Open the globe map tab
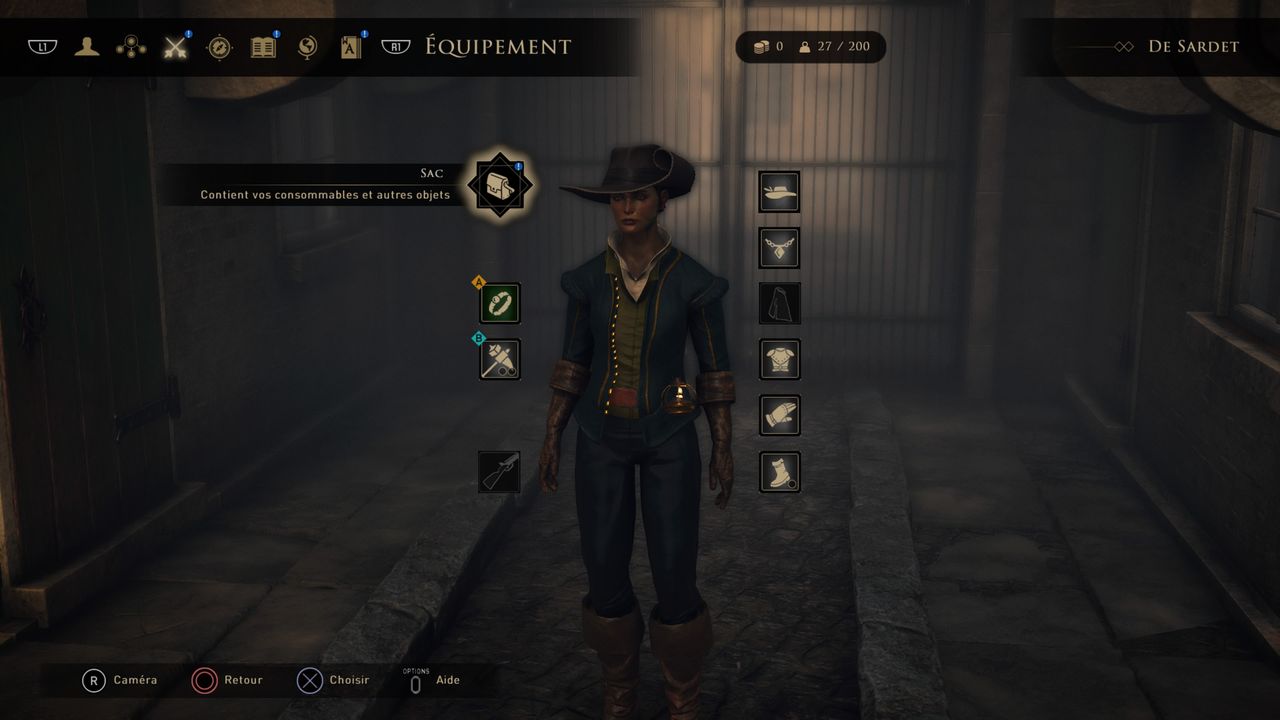Image resolution: width=1280 pixels, height=720 pixels. [x=307, y=47]
